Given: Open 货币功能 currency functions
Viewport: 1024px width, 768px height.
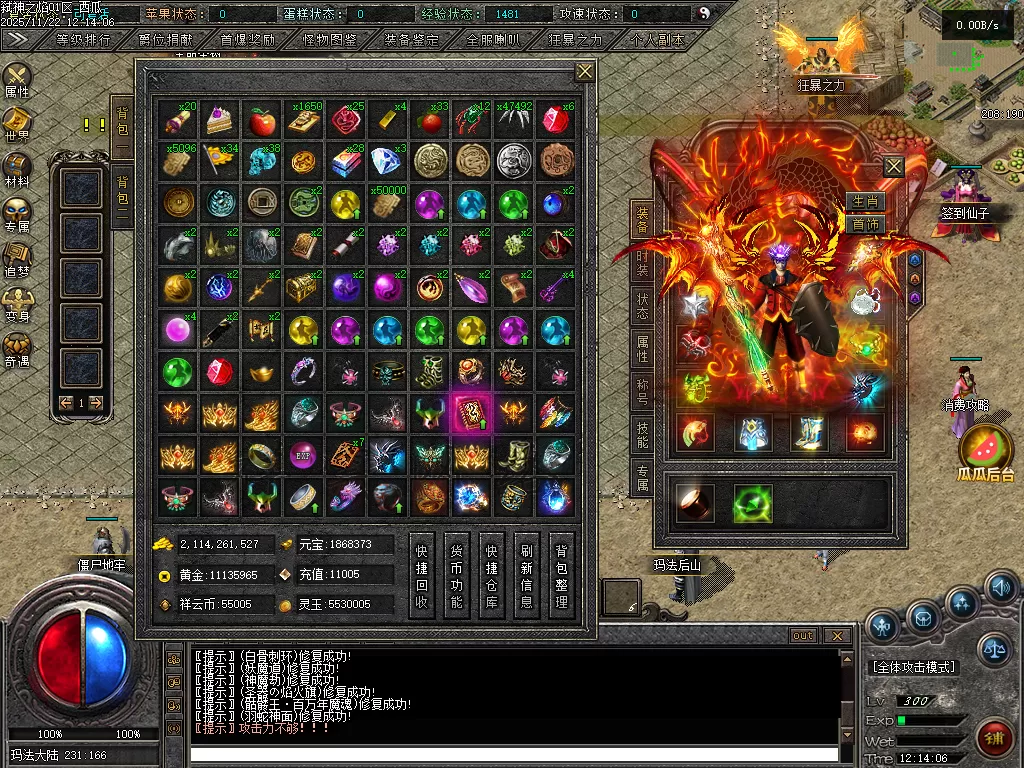Looking at the screenshot, I should (457, 577).
